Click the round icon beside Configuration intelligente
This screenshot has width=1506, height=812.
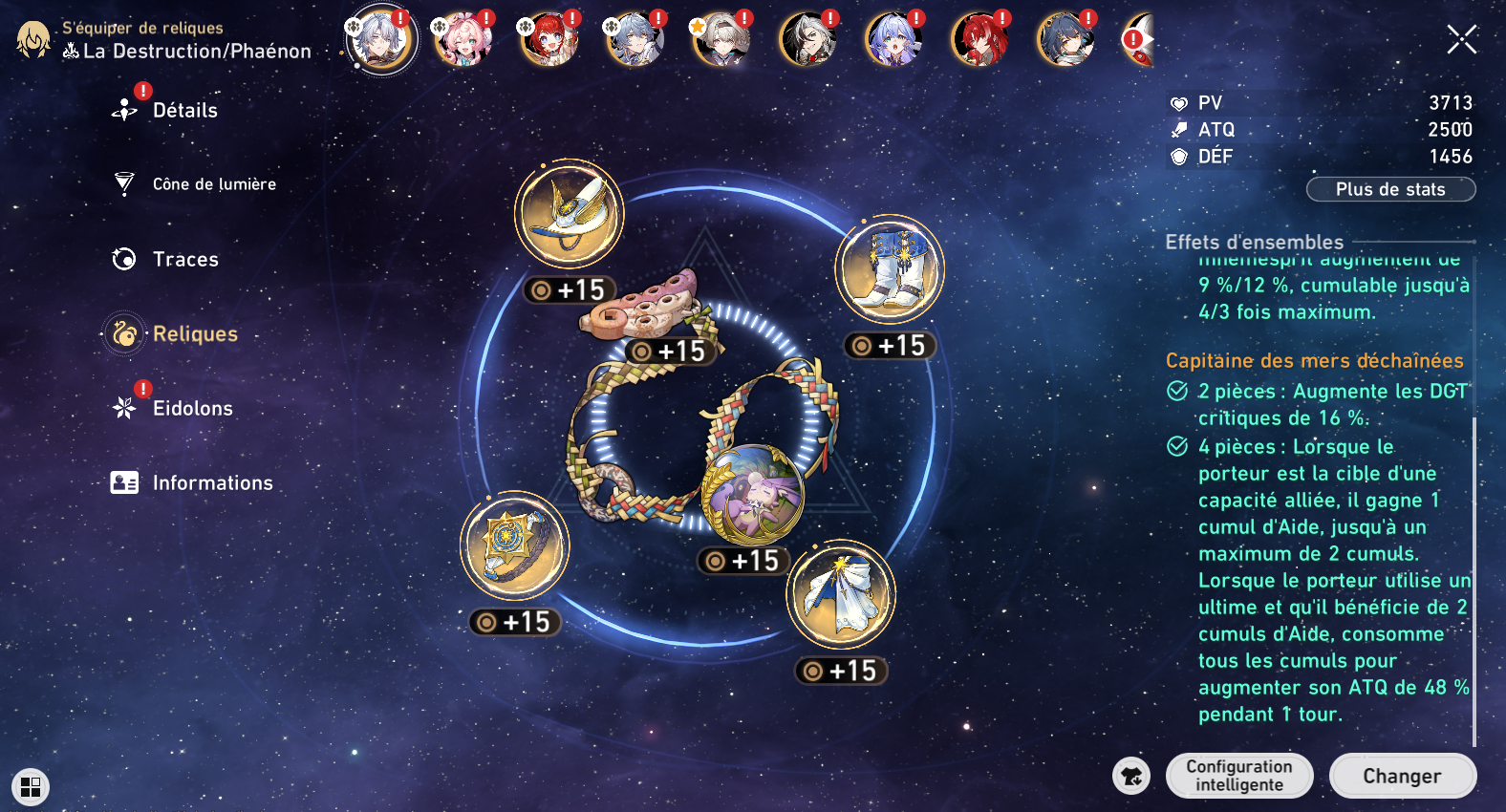tap(1131, 776)
